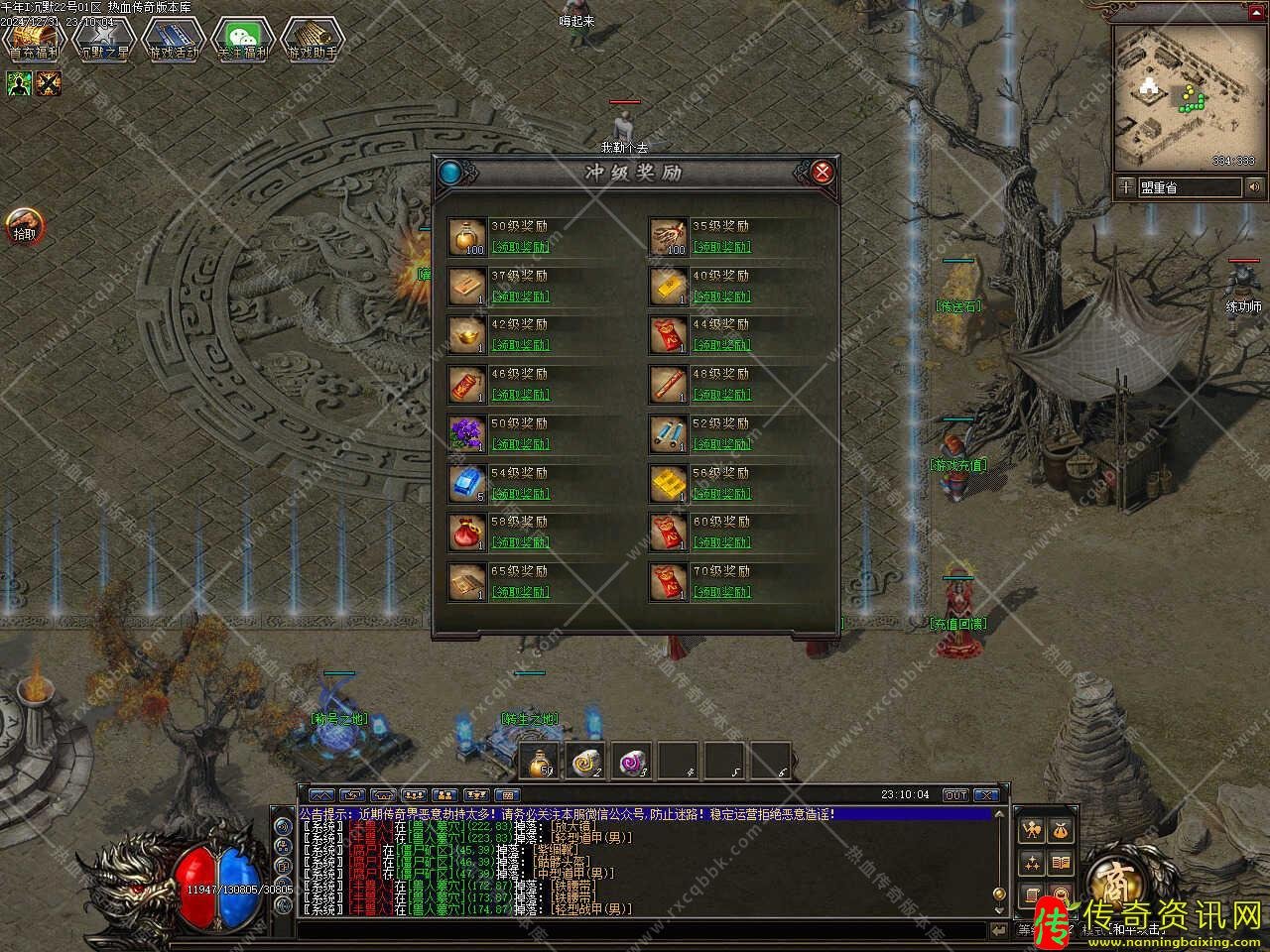Click the chat input field
This screenshot has height=952, width=1270.
(x=645, y=931)
